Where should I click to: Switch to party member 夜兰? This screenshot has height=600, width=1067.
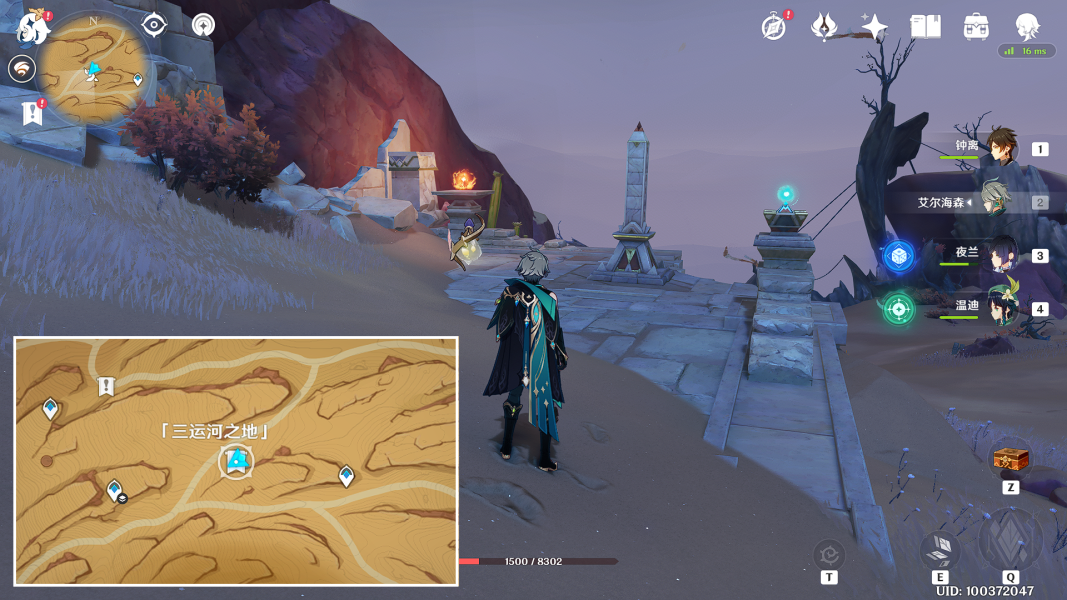pyautogui.click(x=1001, y=255)
